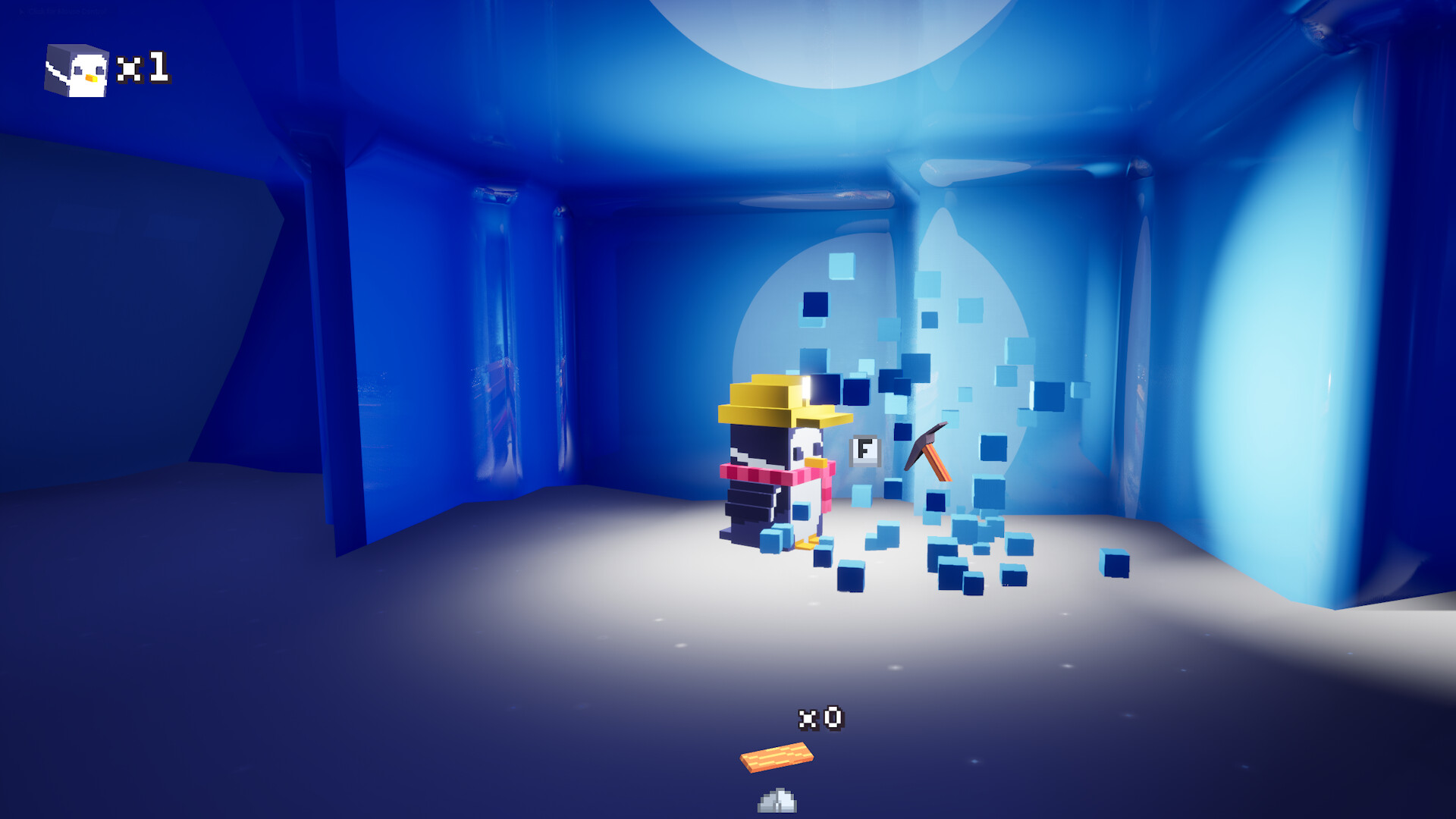This screenshot has height=819, width=1456.
Task: Toggle mouse control via the top-left prompt
Action: (64, 11)
